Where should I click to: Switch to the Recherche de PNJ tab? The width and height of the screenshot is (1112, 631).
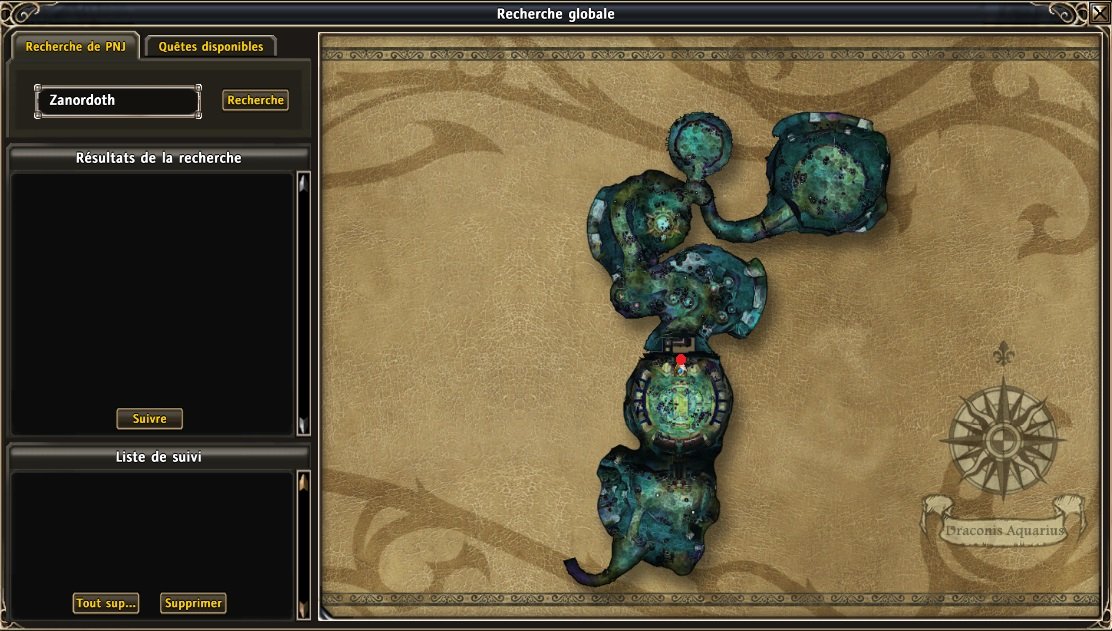[x=75, y=47]
